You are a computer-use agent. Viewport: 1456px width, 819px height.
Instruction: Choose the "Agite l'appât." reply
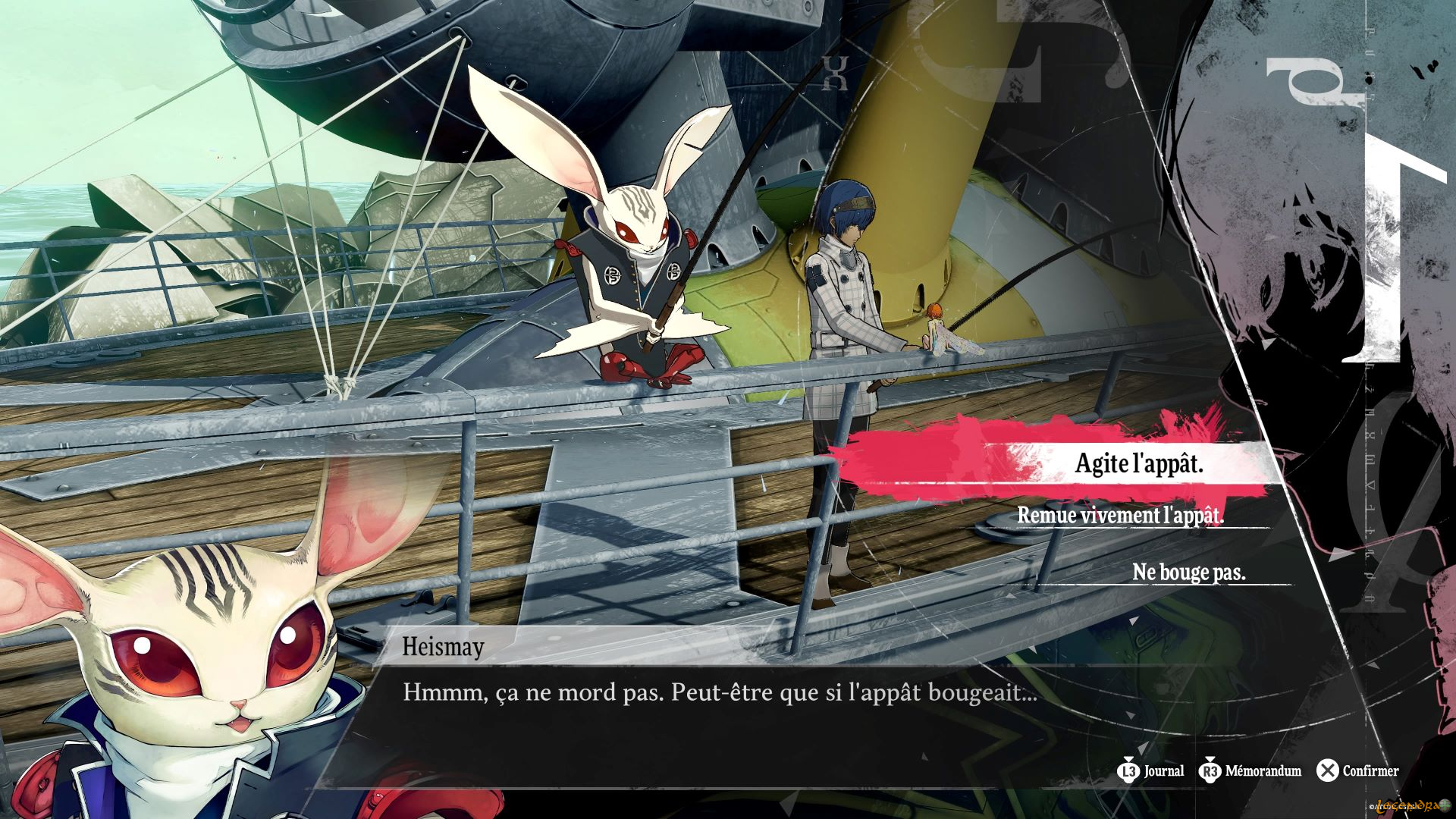coord(1138,463)
